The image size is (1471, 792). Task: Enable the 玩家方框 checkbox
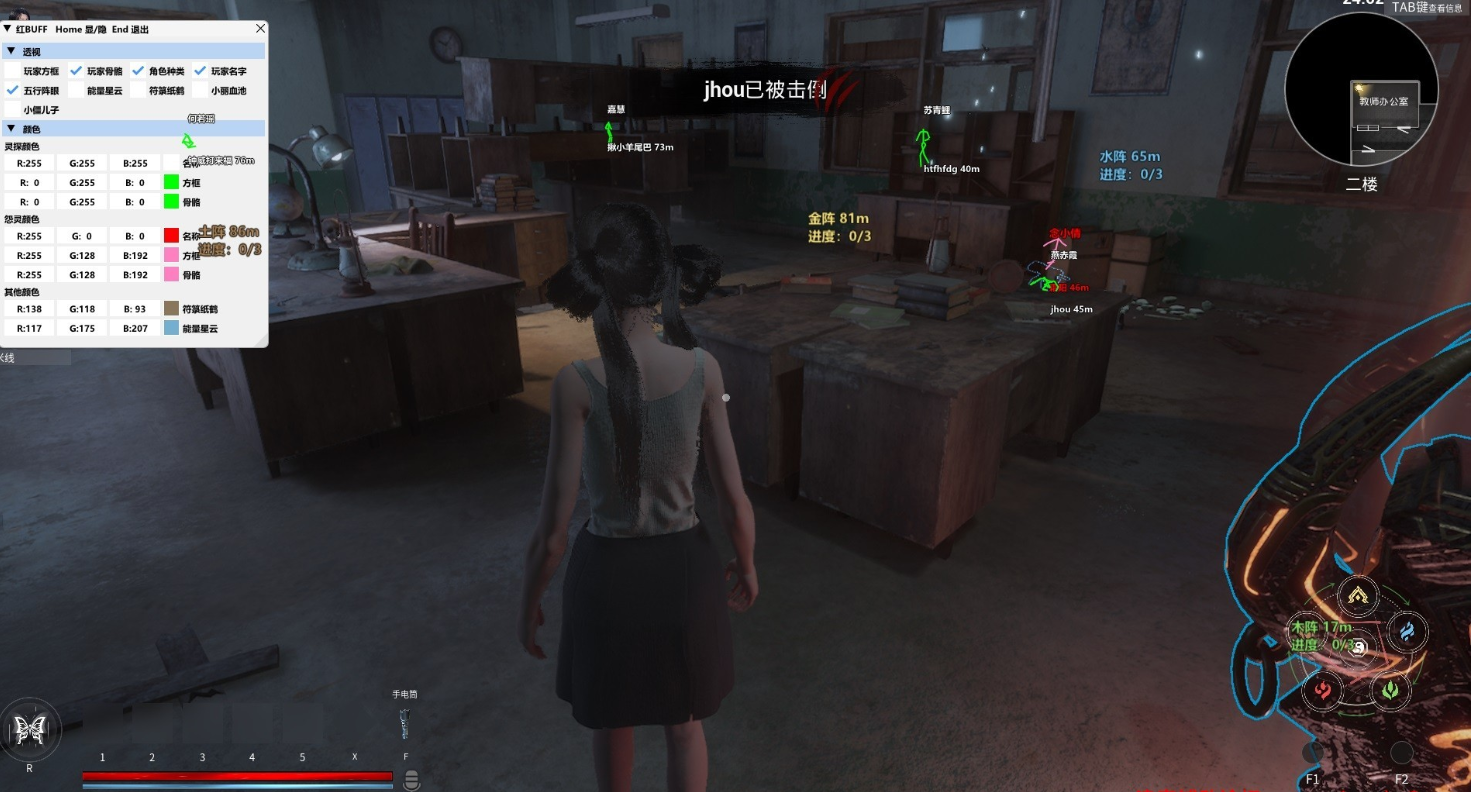tap(12, 71)
